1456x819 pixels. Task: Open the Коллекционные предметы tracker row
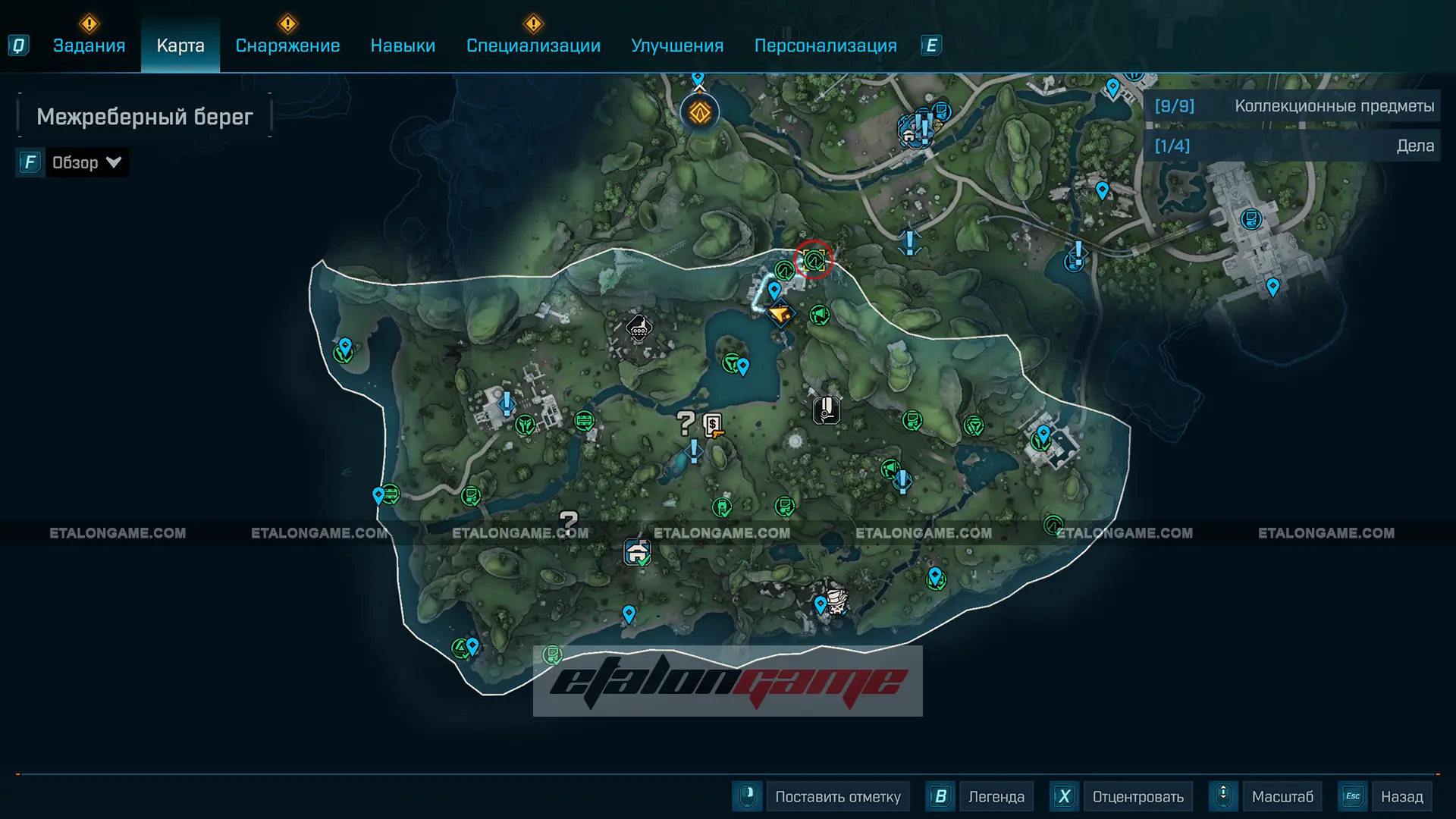[1293, 106]
